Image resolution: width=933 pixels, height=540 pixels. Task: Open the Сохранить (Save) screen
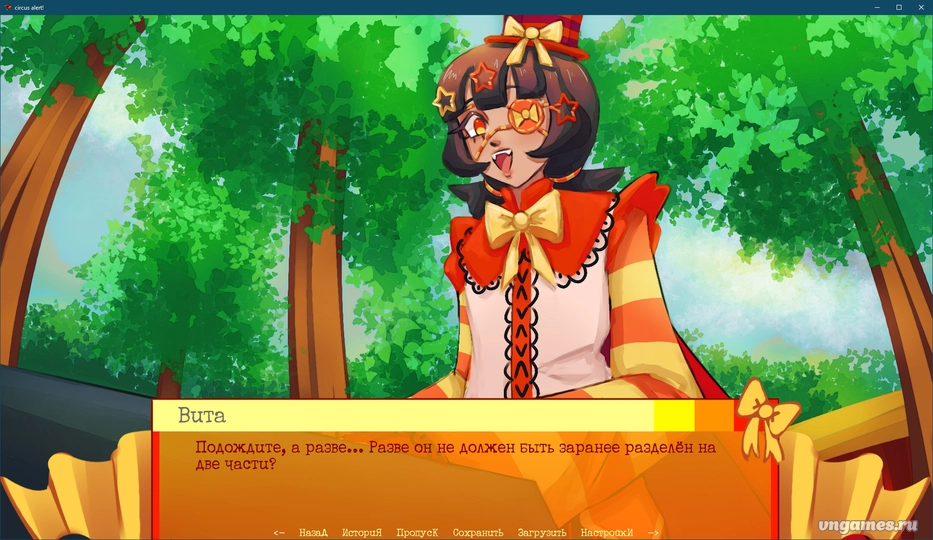coord(478,533)
